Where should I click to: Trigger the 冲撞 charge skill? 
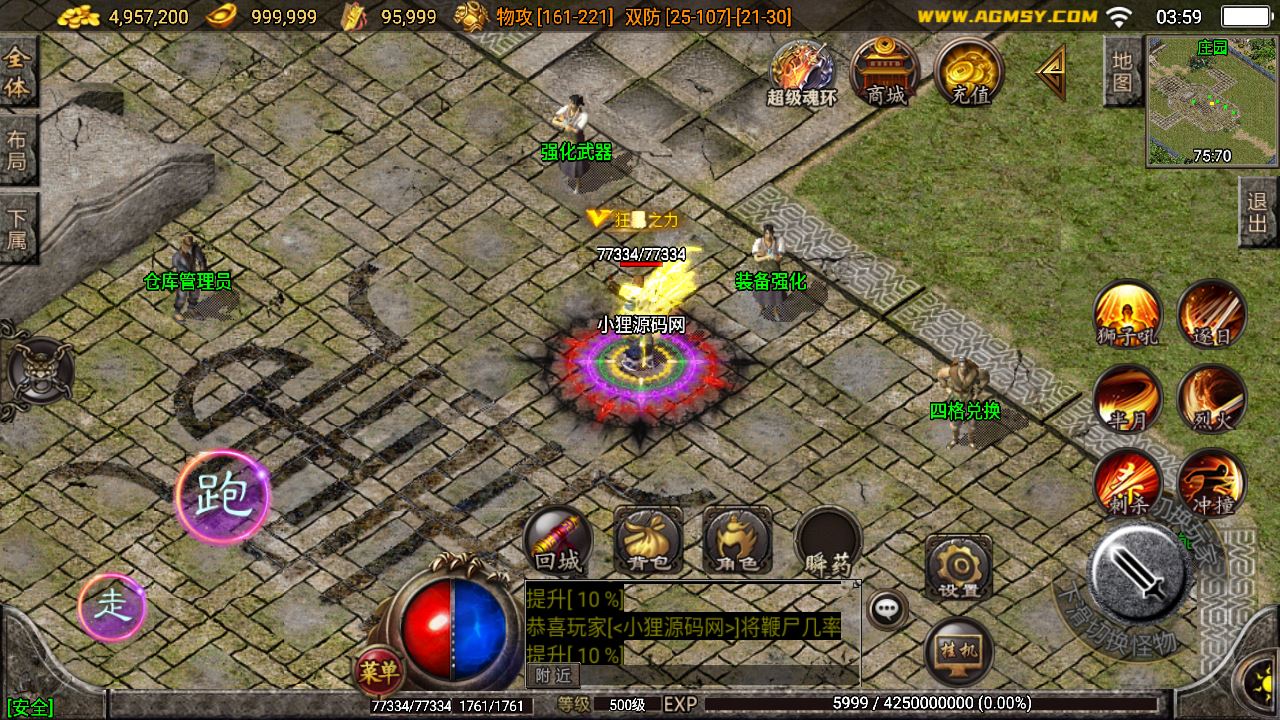1211,483
